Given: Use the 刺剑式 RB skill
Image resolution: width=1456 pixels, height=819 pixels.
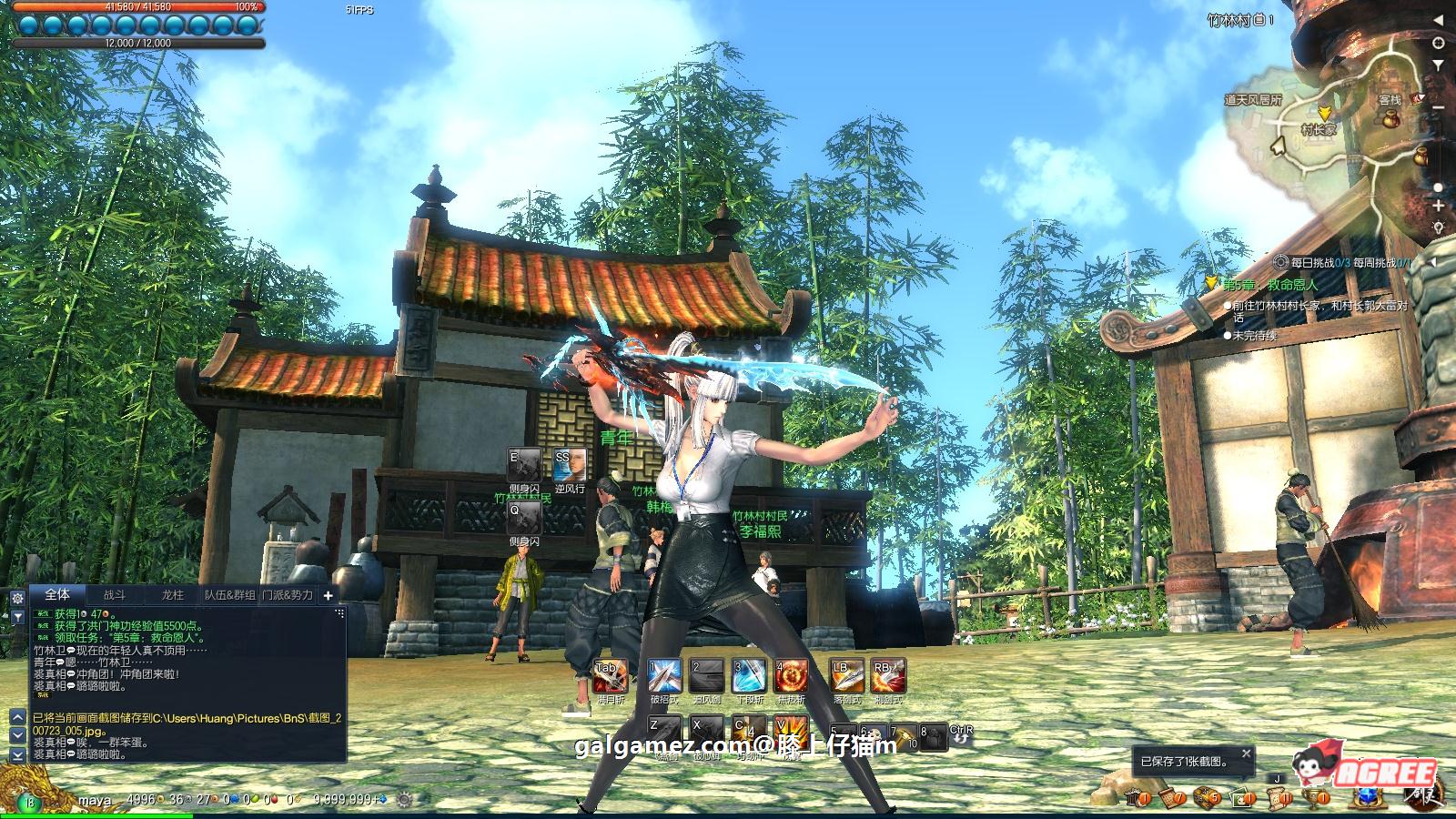Looking at the screenshot, I should click(887, 677).
